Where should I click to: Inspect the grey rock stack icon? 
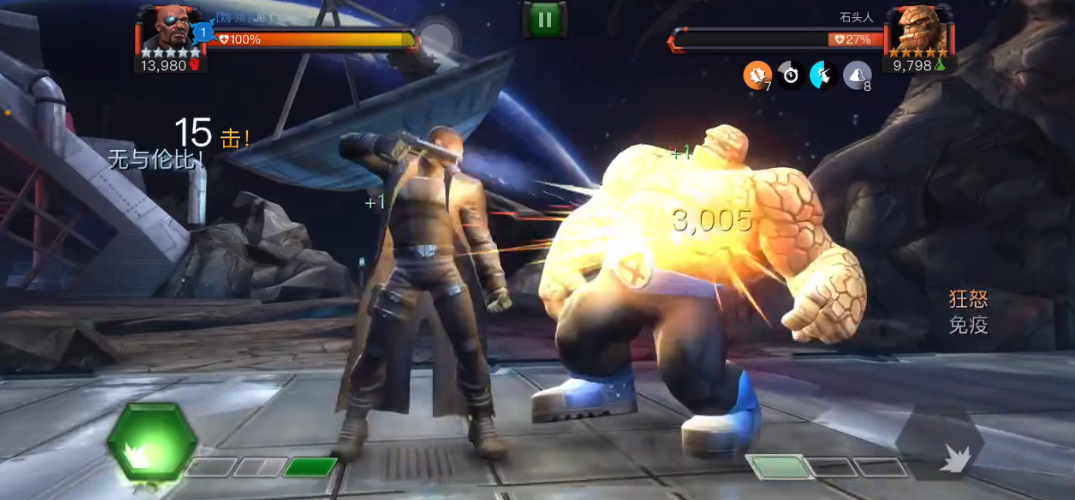tap(857, 74)
